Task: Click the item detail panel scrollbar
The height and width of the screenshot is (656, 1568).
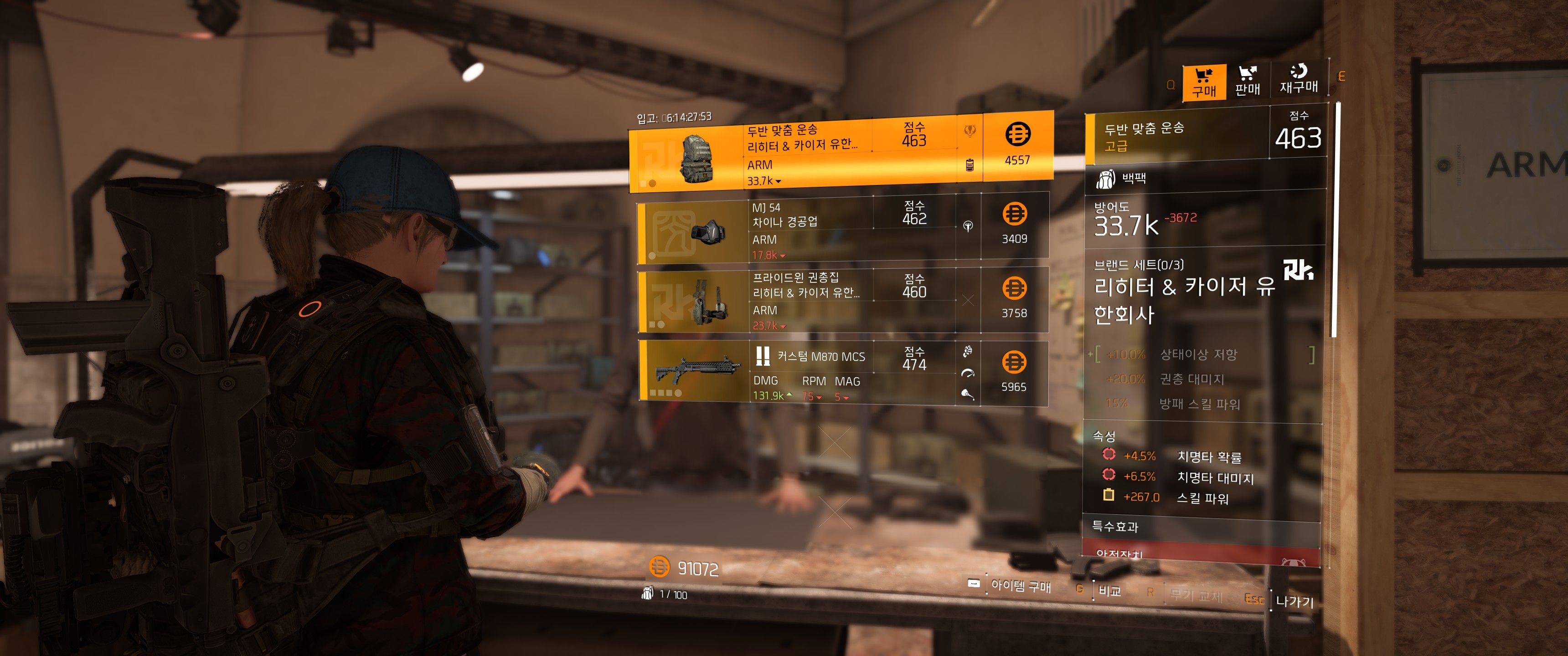Action: [1334, 219]
